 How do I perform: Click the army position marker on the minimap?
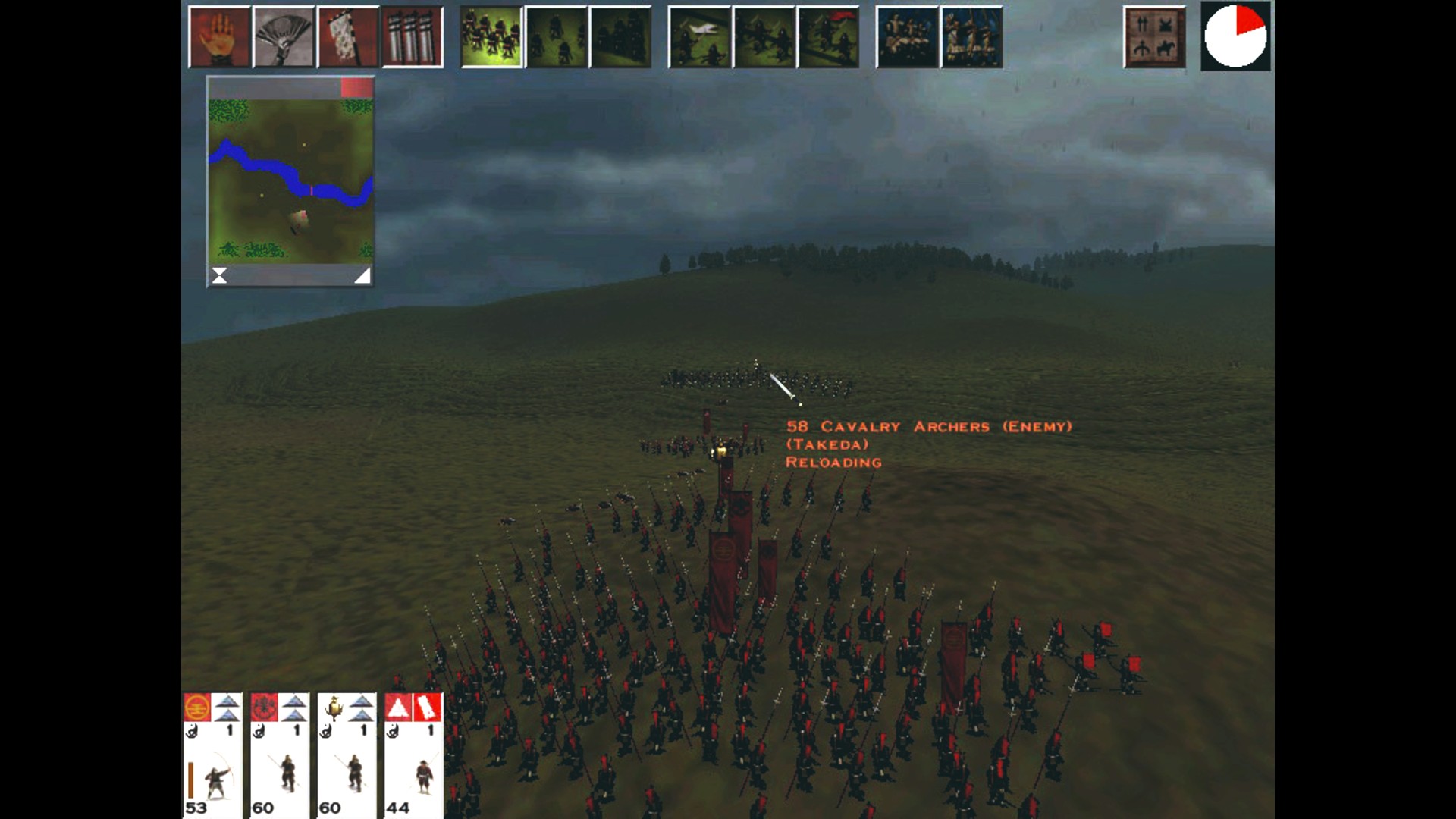coord(300,218)
